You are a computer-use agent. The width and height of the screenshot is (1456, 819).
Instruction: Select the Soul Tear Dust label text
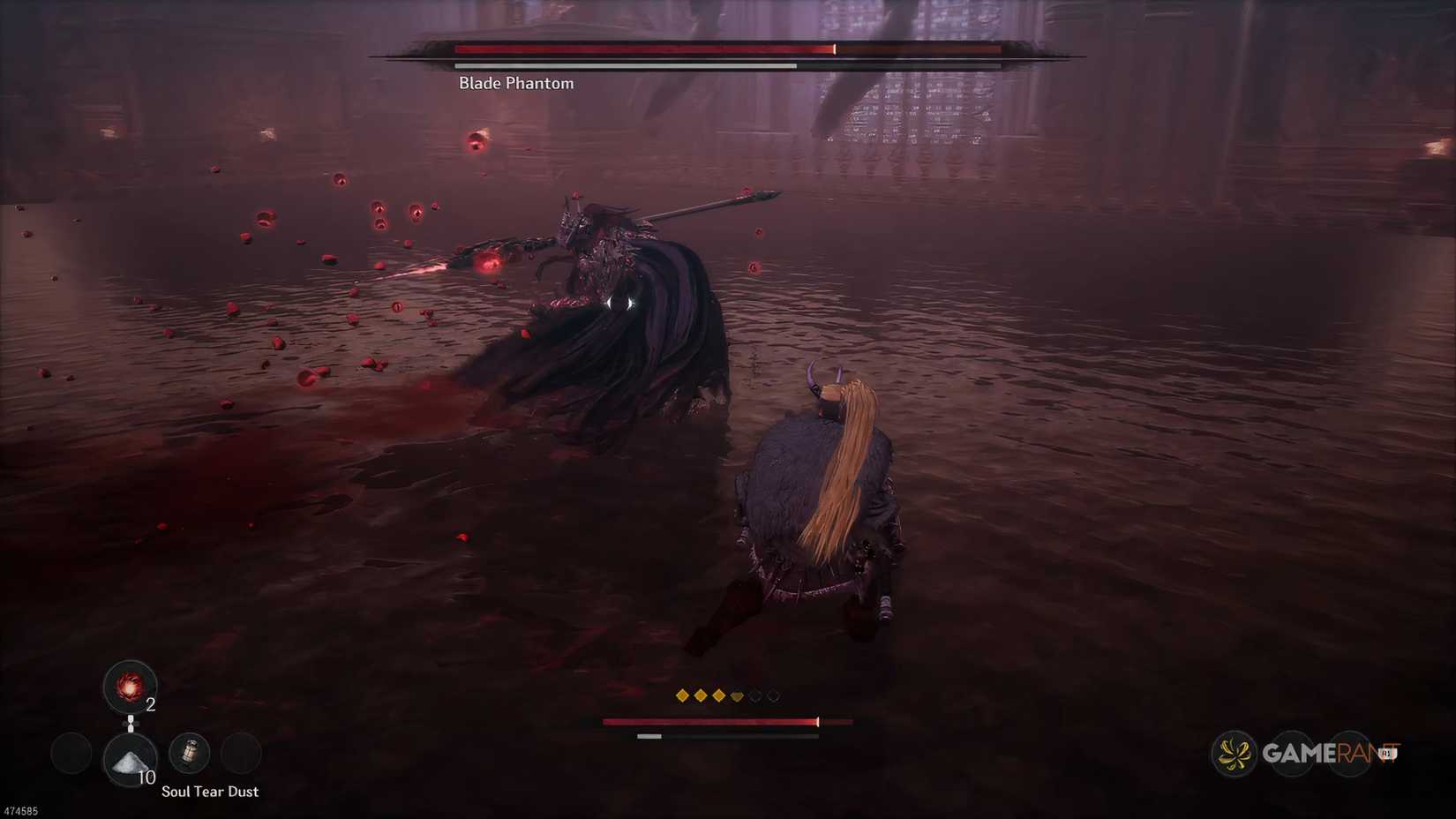210,792
